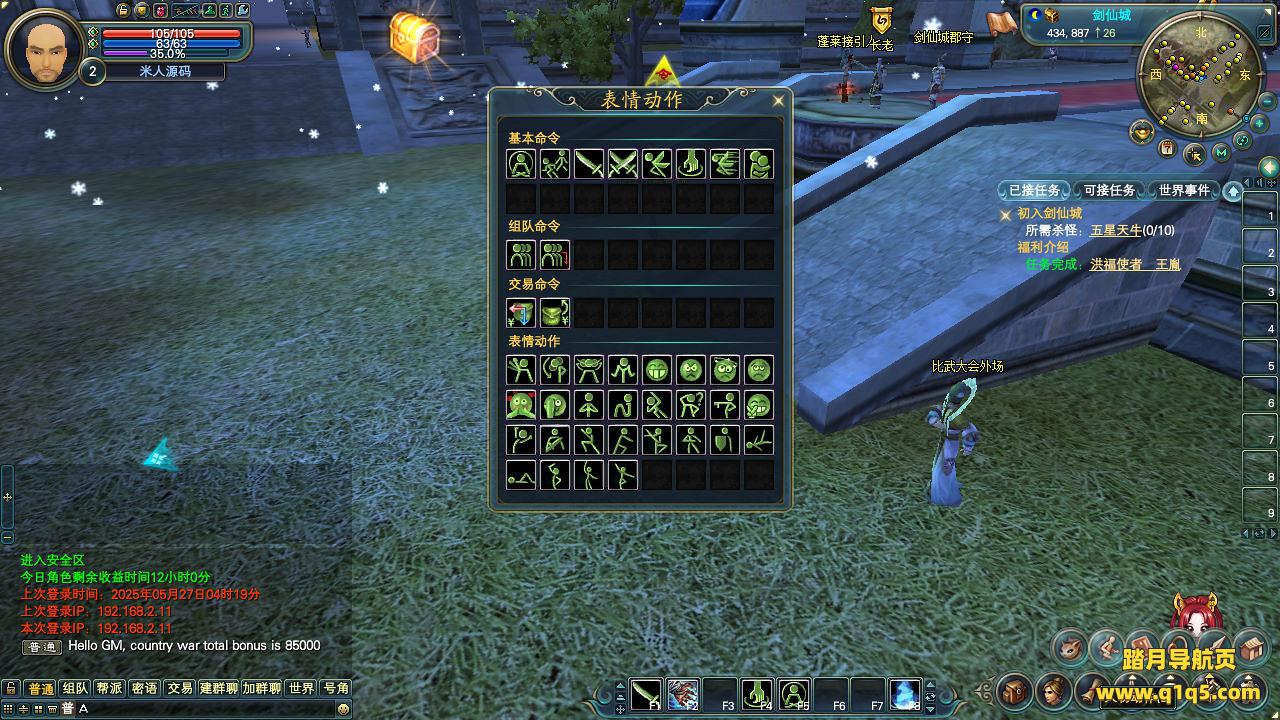Follow the 五星天牛 quest target link

click(x=1116, y=230)
